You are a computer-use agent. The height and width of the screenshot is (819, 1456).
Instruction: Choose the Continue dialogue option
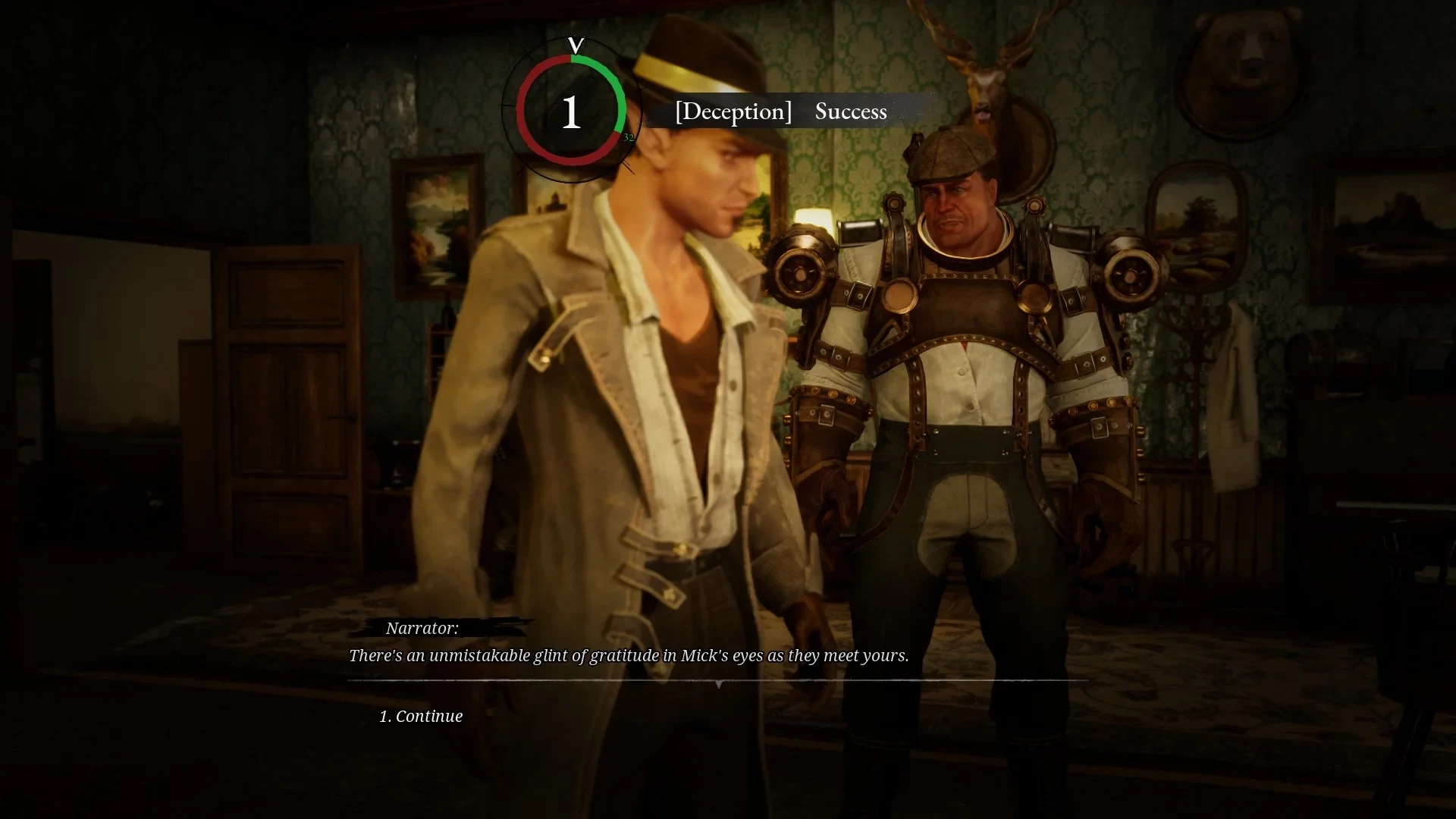click(422, 716)
